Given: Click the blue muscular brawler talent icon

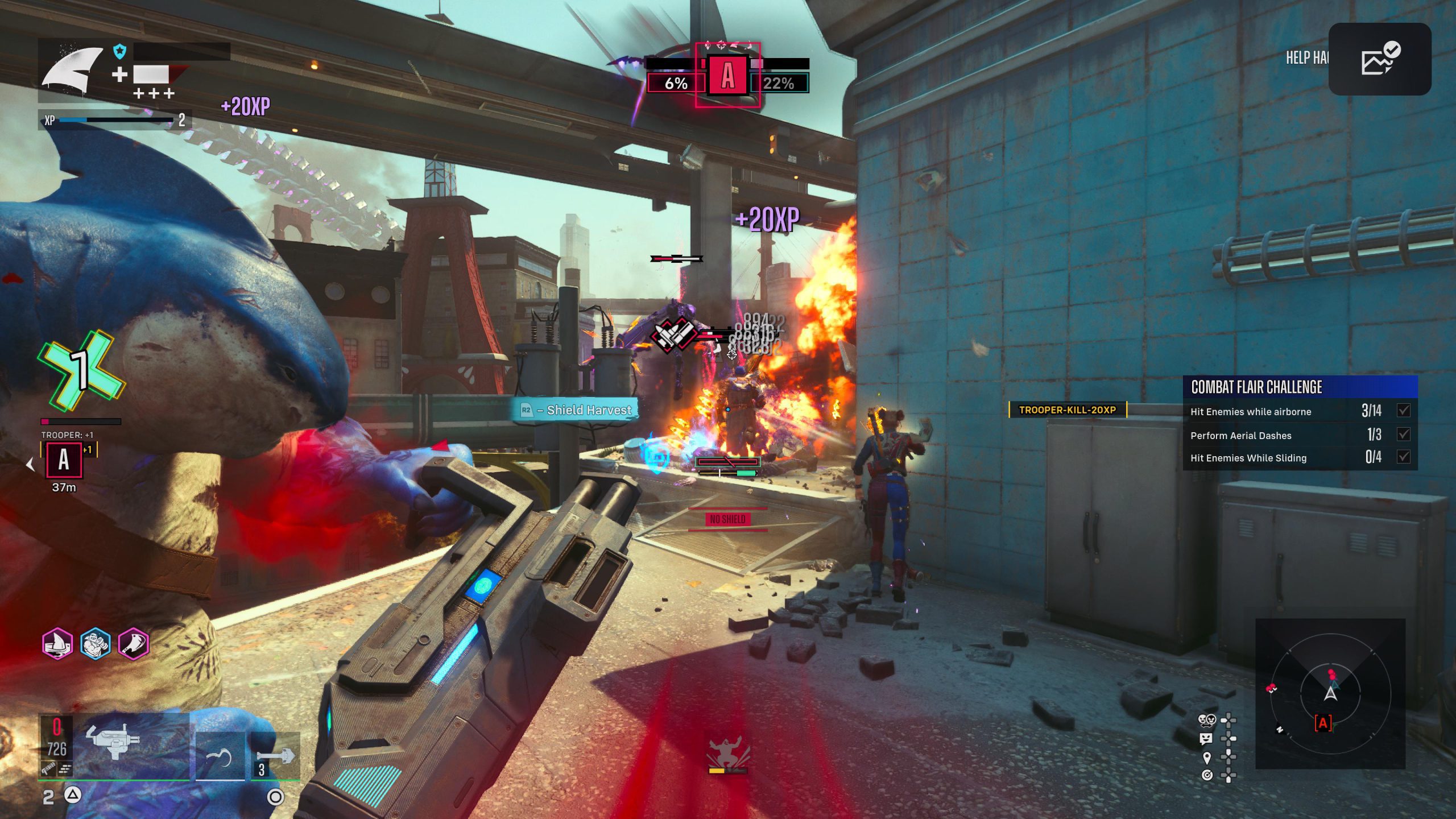Looking at the screenshot, I should [96, 644].
